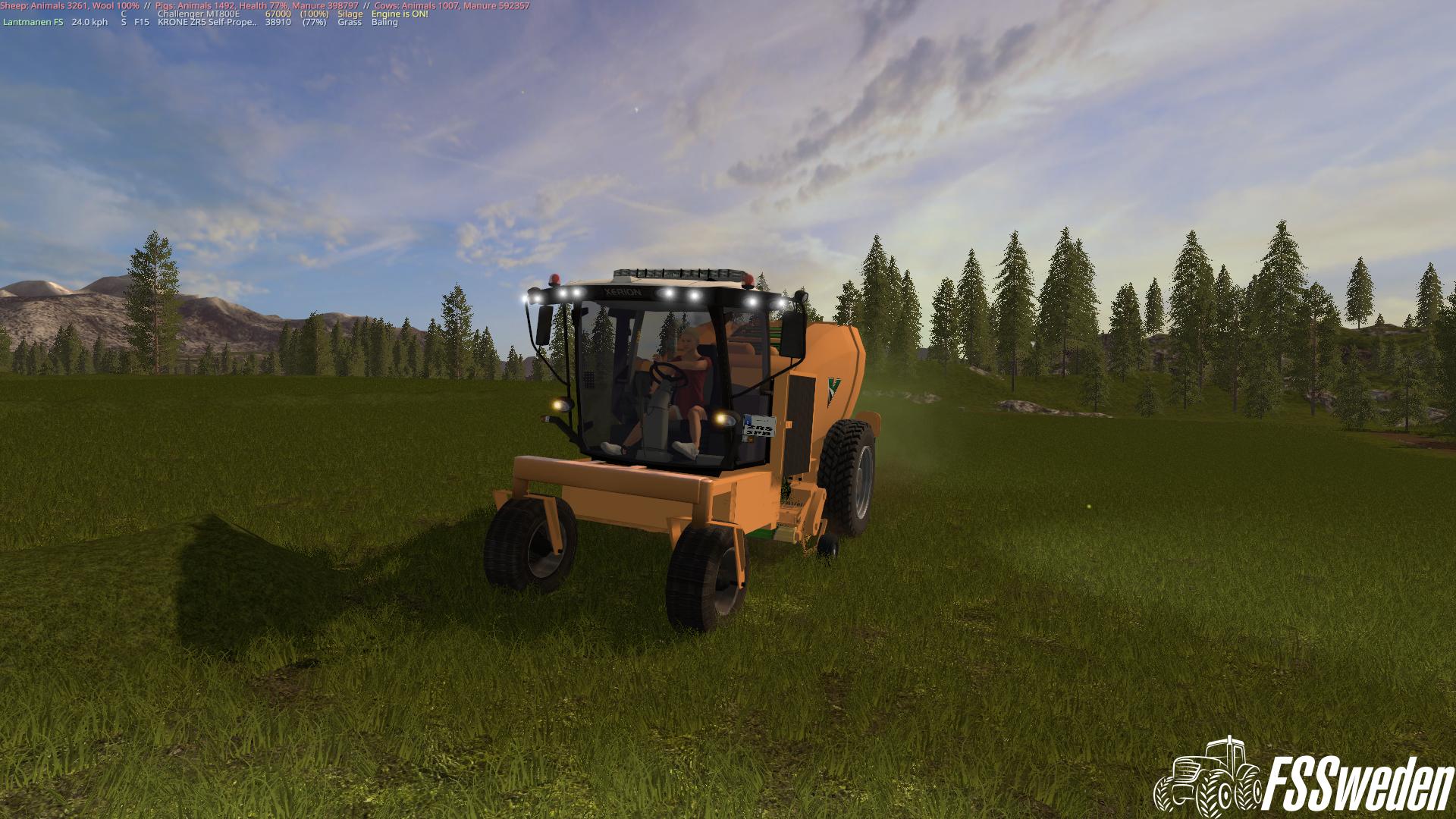Viewport: 1456px width, 819px height.
Task: Expand the truncated KRONE ZR5 Self-Prope.. name
Action: 206,23
